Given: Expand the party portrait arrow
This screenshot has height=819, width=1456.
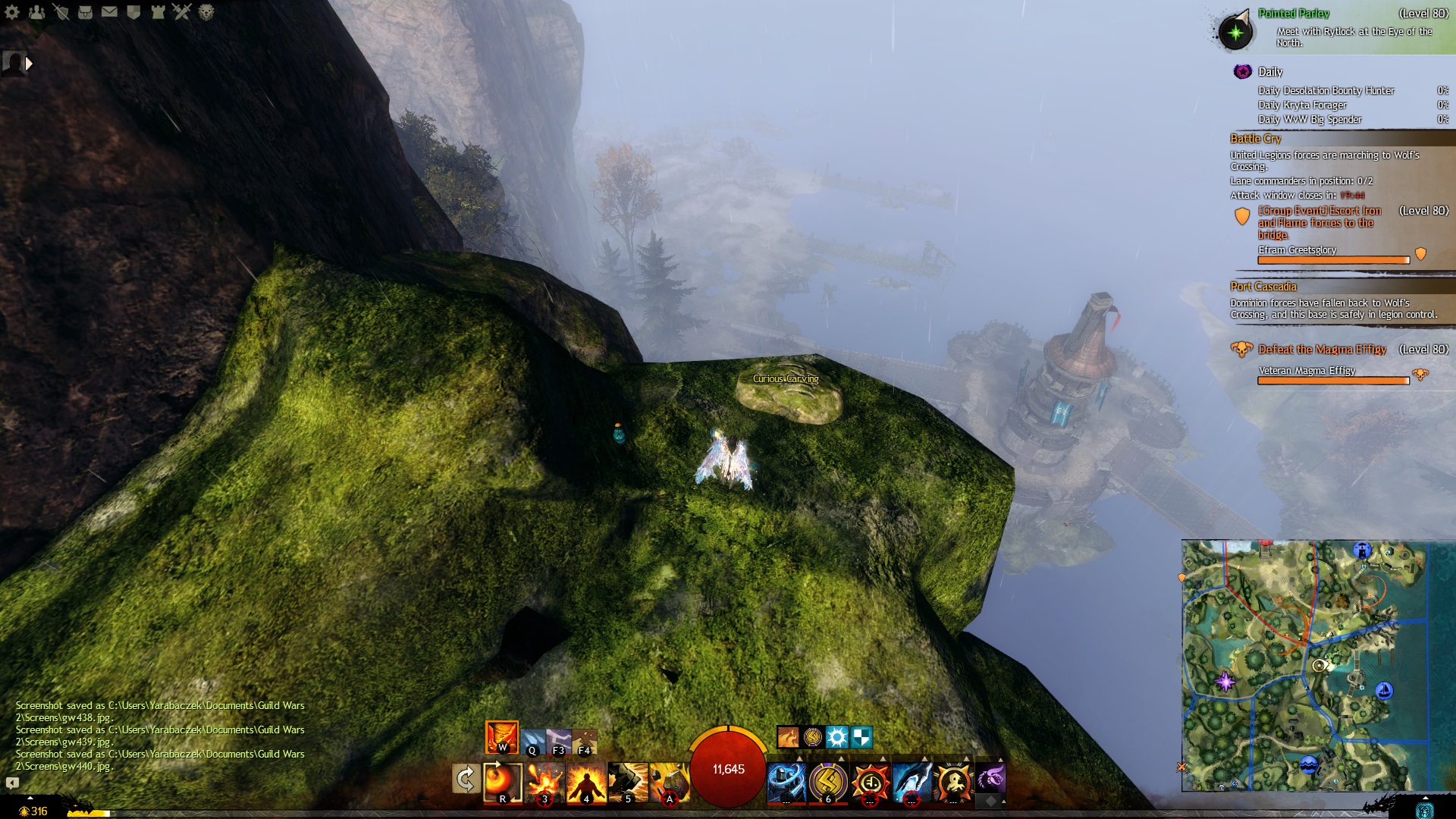Looking at the screenshot, I should (29, 64).
